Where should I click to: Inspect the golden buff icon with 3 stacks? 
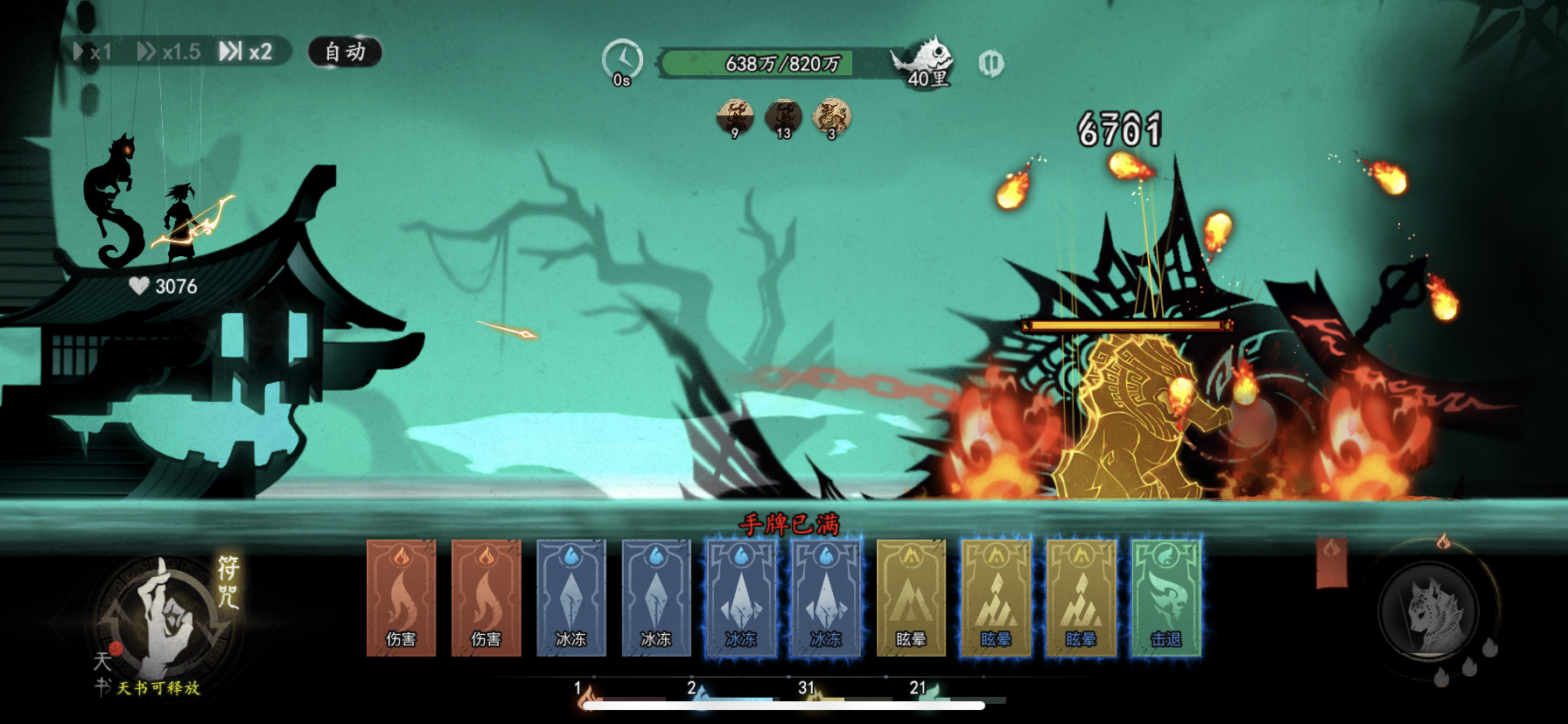coord(831,117)
